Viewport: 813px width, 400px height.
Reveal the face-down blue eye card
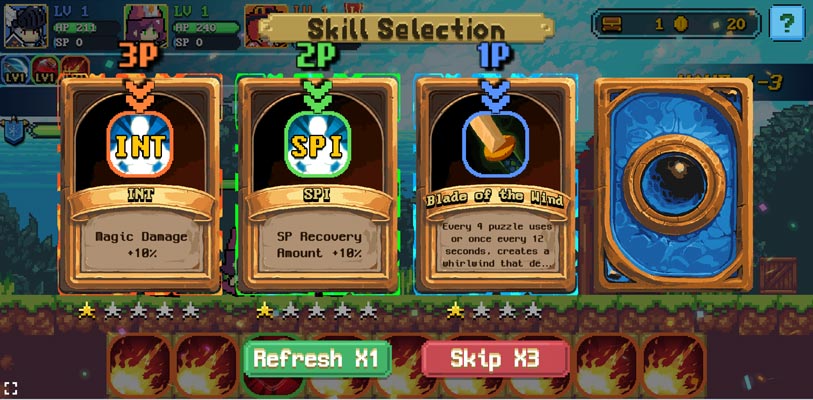coord(672,185)
